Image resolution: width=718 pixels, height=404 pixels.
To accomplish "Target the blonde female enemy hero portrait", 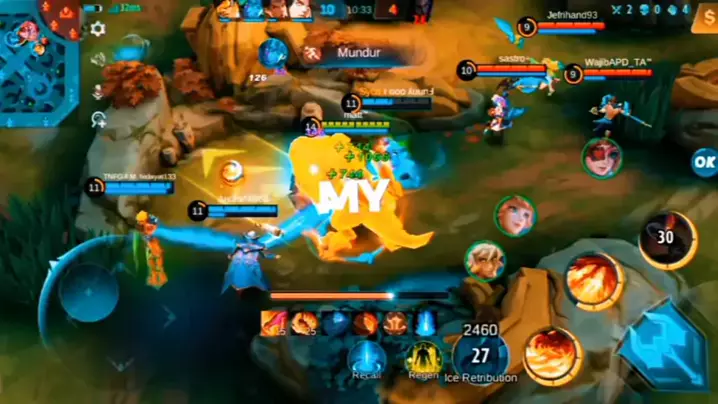I will (x=515, y=215).
